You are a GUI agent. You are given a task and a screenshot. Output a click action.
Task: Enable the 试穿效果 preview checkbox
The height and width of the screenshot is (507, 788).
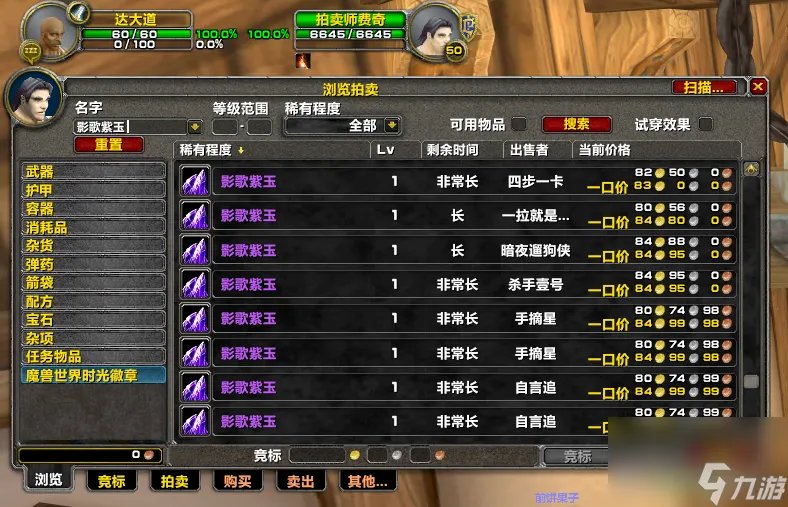tap(706, 125)
